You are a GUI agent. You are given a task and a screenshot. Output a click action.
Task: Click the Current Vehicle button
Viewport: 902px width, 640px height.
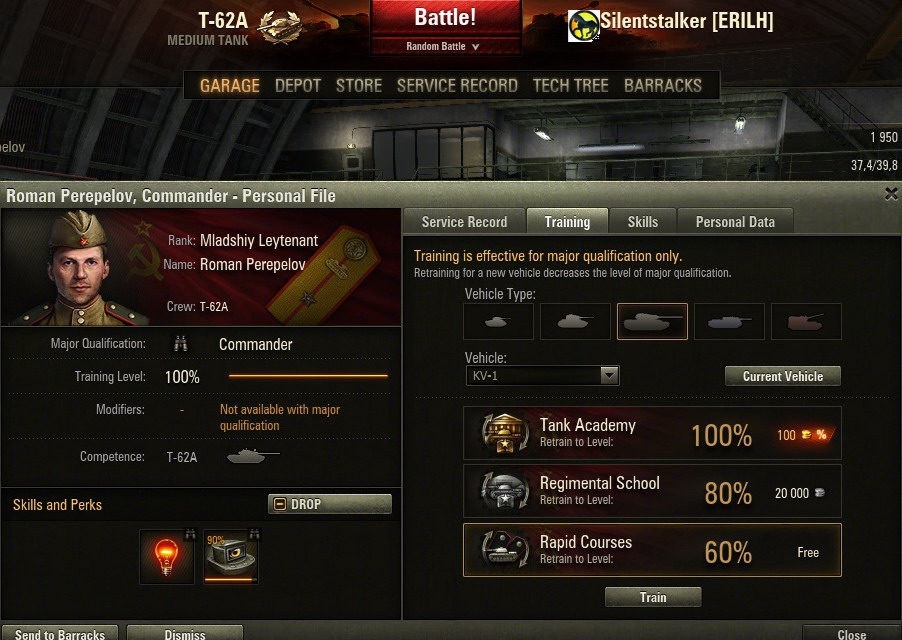782,376
